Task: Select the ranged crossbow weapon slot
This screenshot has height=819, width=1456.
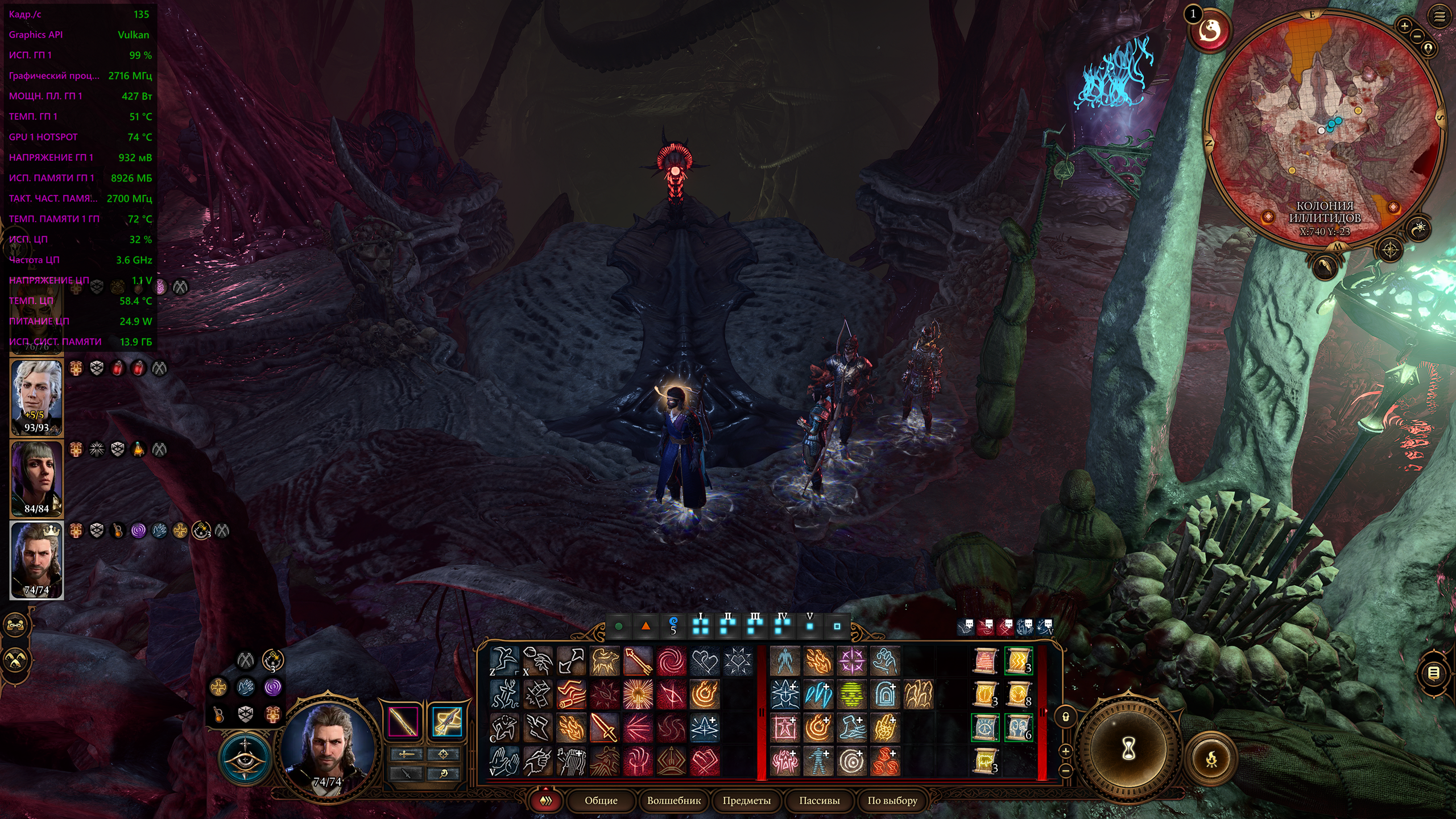Action: (447, 722)
